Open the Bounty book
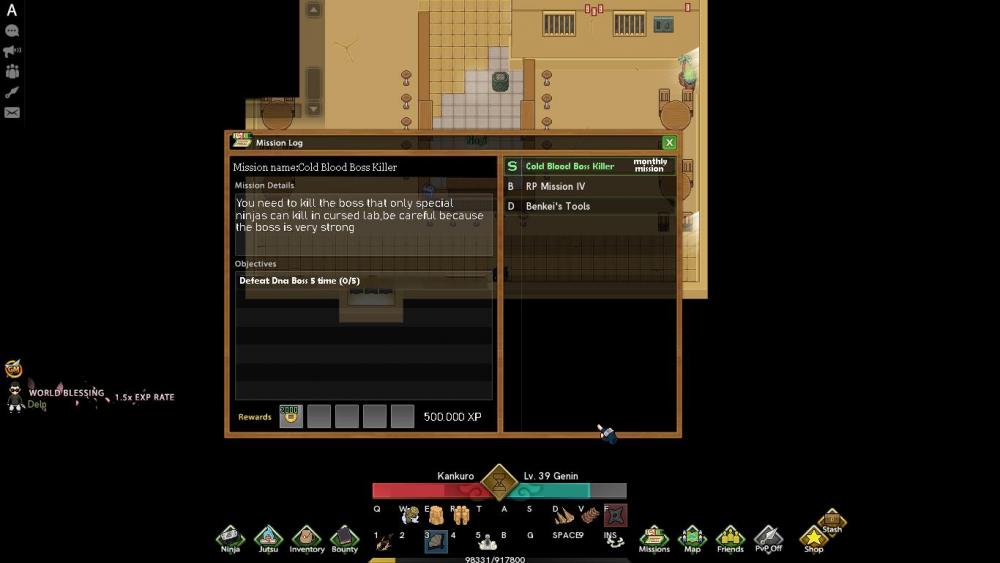Image resolution: width=1000 pixels, height=563 pixels. (344, 538)
